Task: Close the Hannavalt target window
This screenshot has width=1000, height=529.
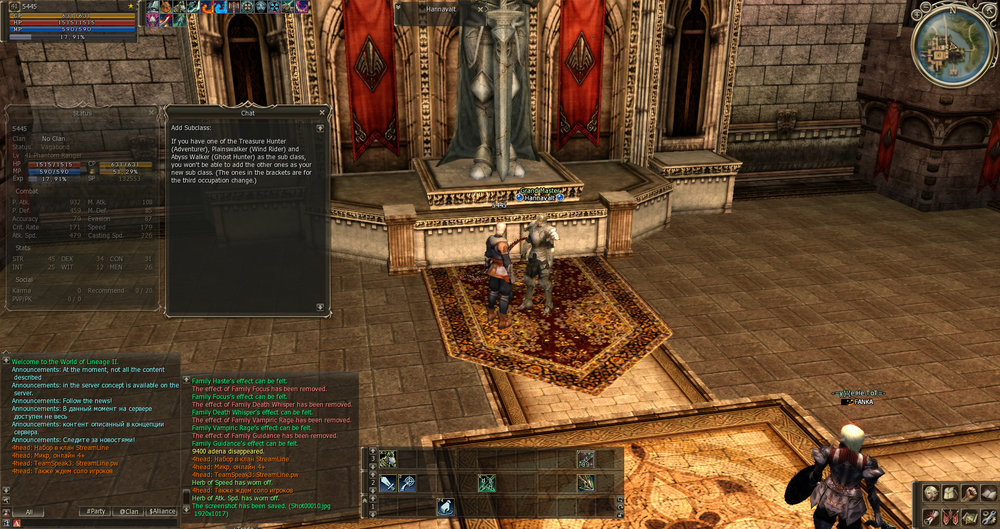Action: point(479,8)
